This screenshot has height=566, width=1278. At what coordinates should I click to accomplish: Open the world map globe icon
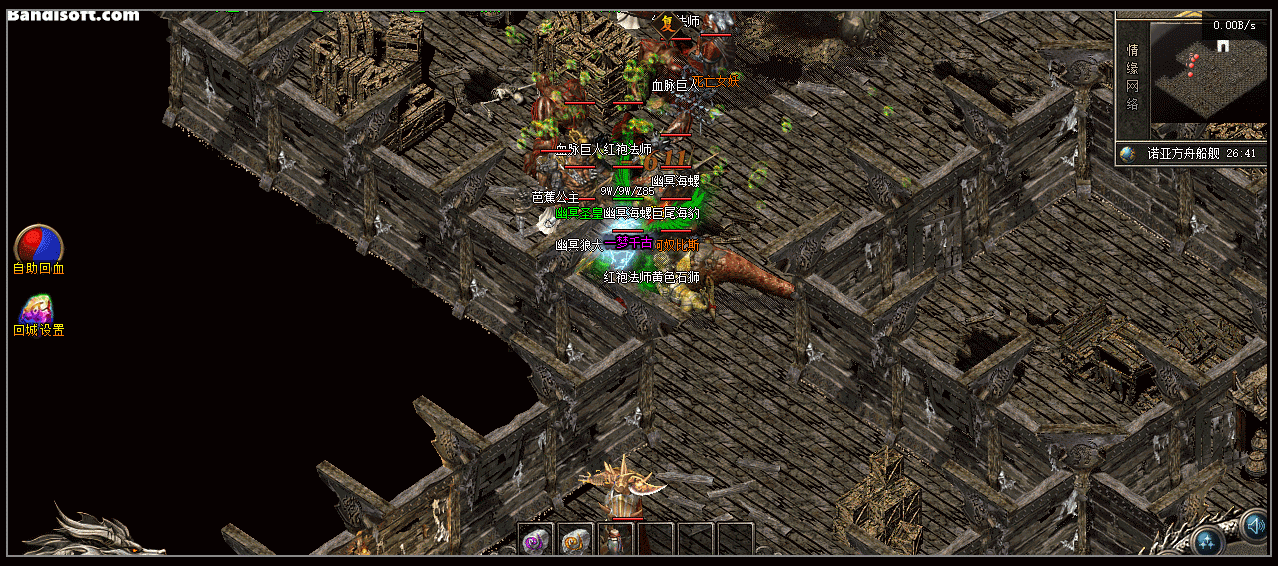(x=1129, y=154)
